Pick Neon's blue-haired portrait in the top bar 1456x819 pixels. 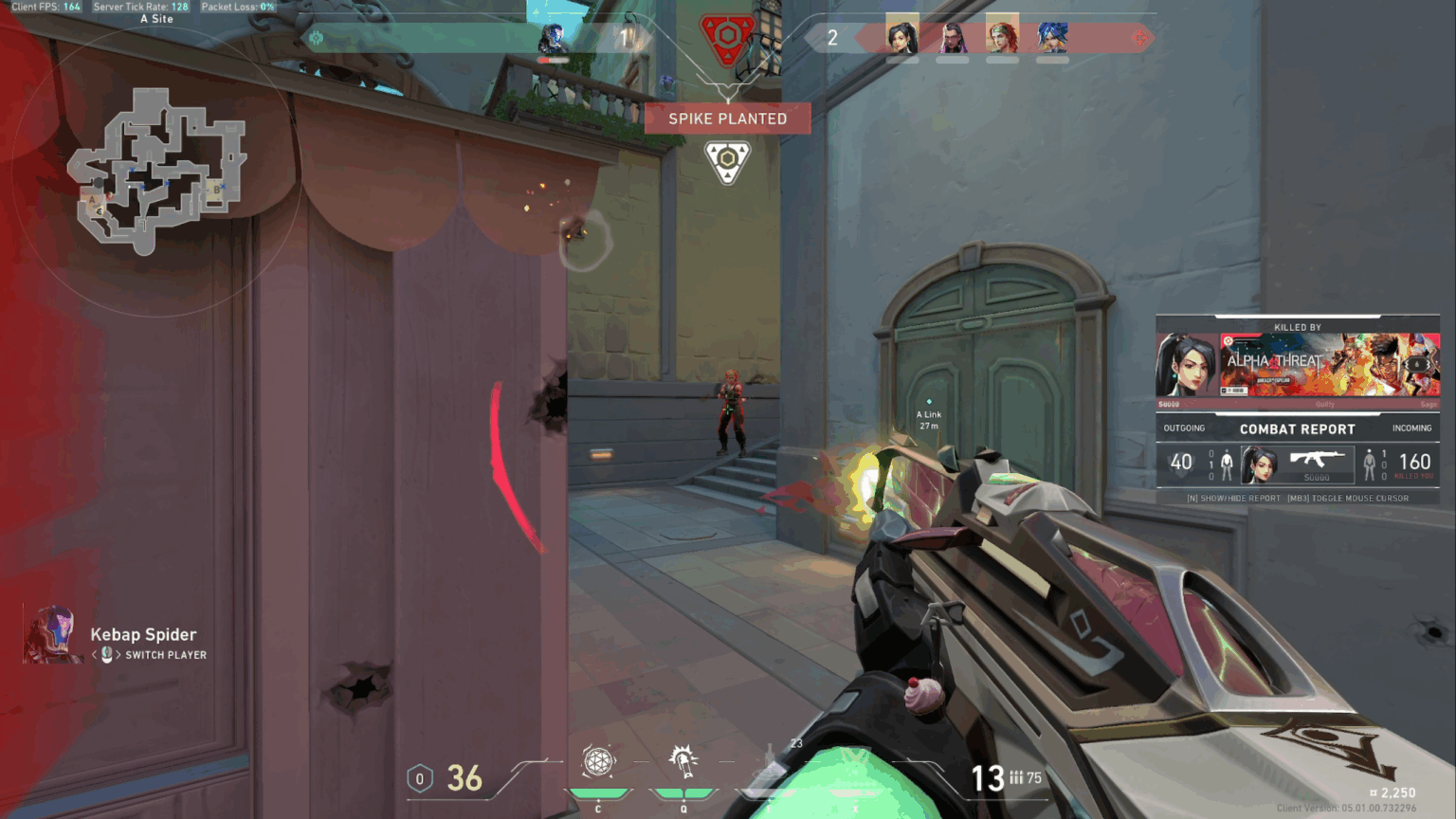tap(1052, 37)
